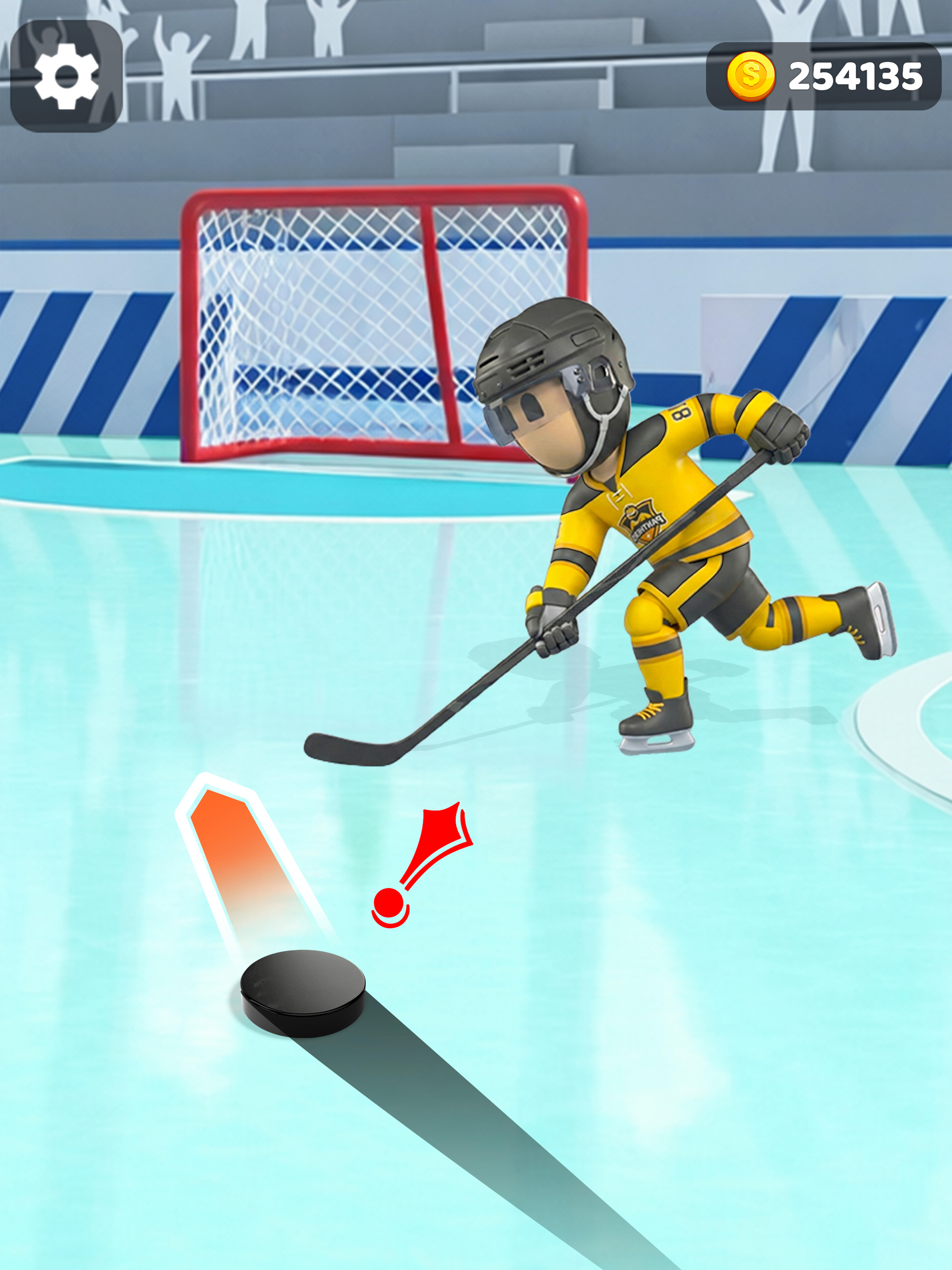Image resolution: width=952 pixels, height=1270 pixels.
Task: Click the white goal netting
Action: [x=321, y=321]
